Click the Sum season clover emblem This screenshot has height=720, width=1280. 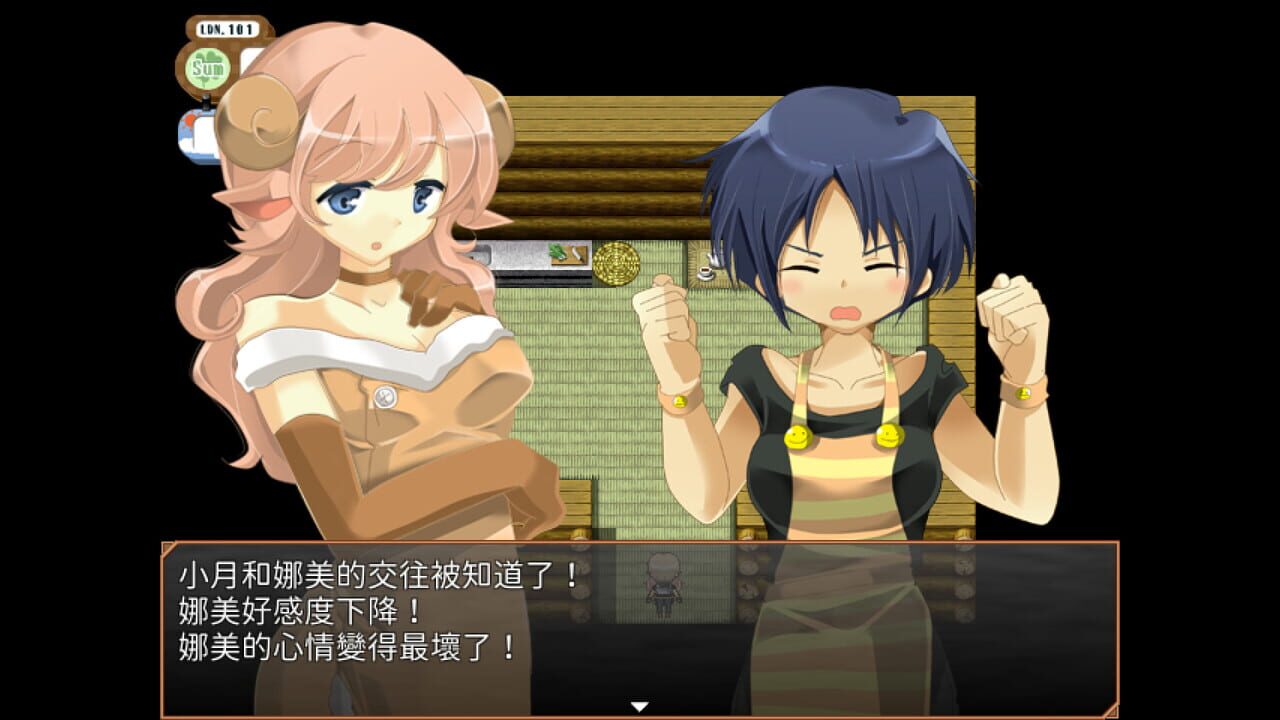(207, 69)
